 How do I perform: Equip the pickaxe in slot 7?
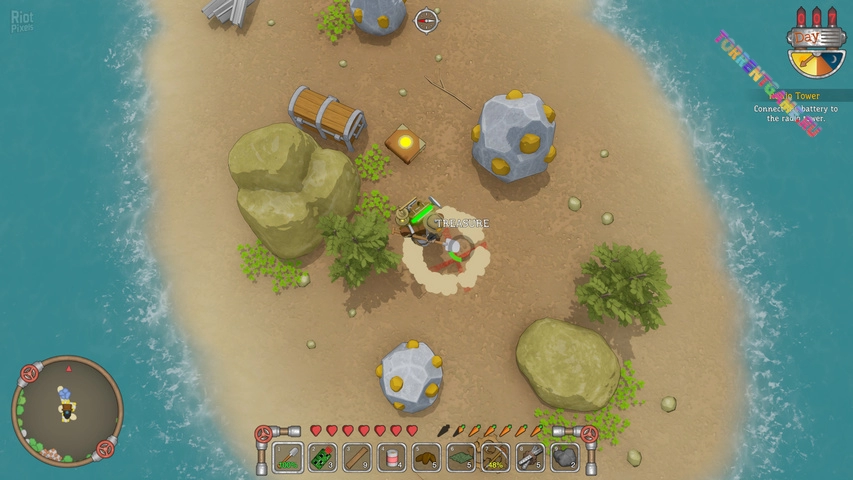[x=495, y=457]
